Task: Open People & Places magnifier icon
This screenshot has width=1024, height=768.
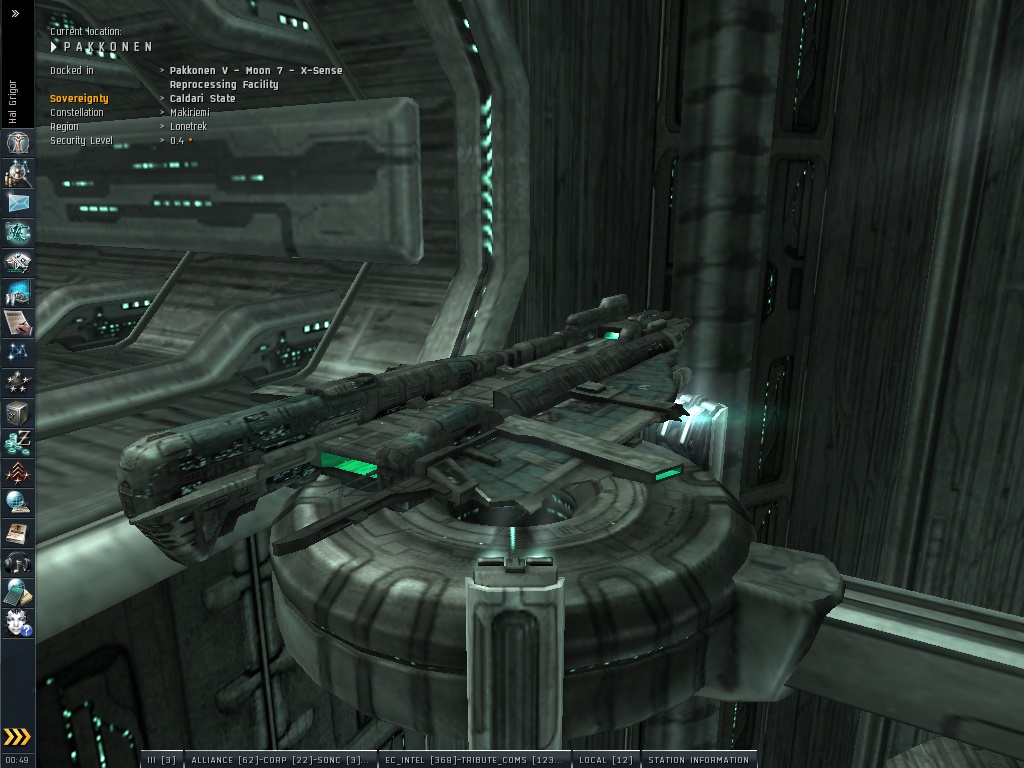Action: [x=17, y=173]
